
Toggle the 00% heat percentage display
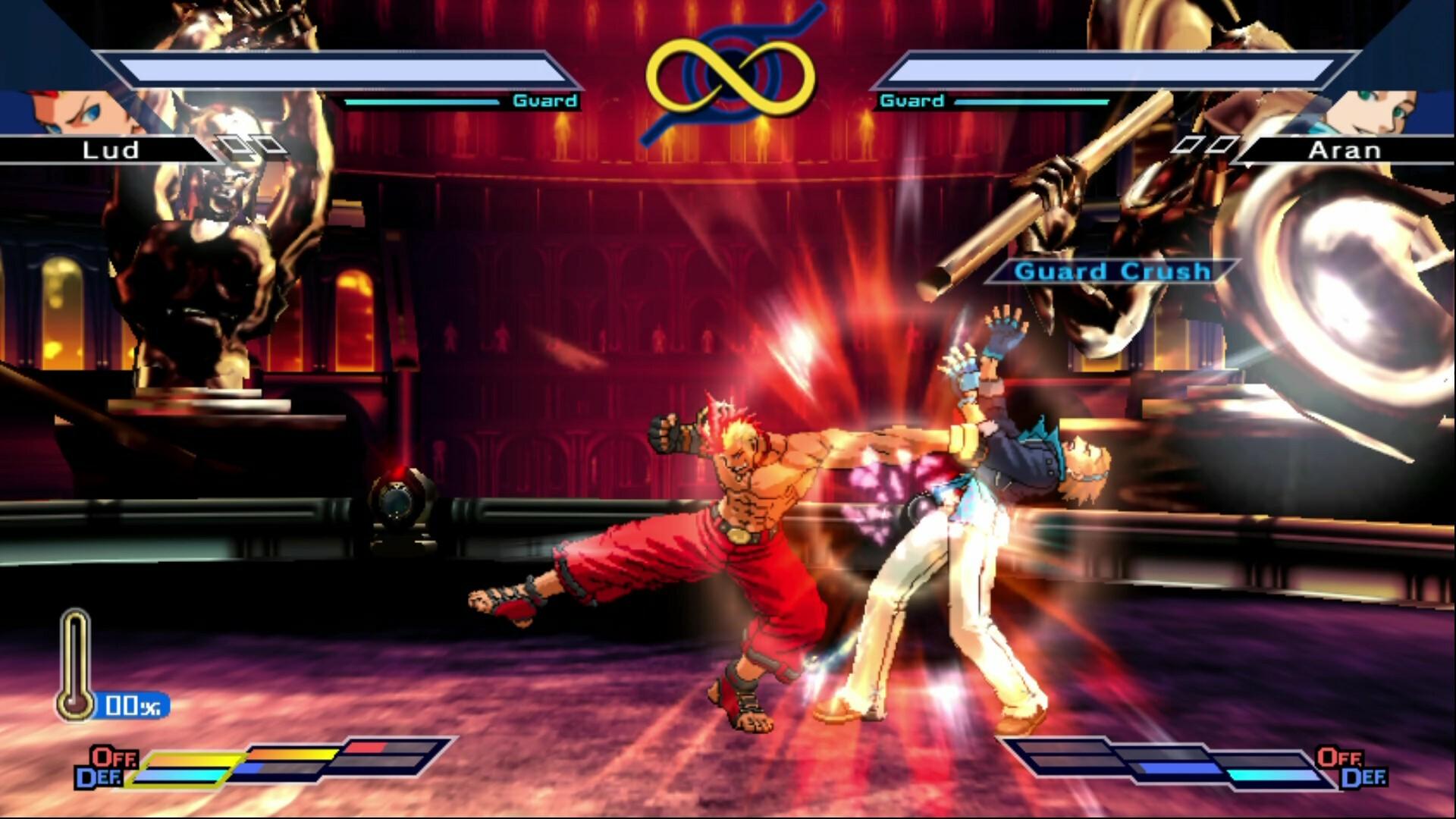pyautogui.click(x=133, y=704)
